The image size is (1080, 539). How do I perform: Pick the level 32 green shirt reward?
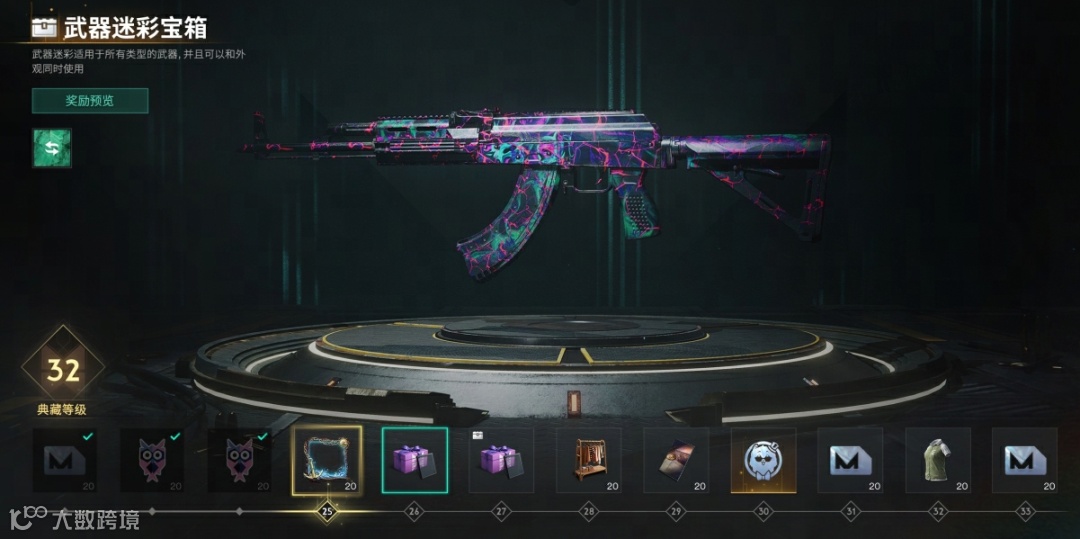[x=937, y=460]
